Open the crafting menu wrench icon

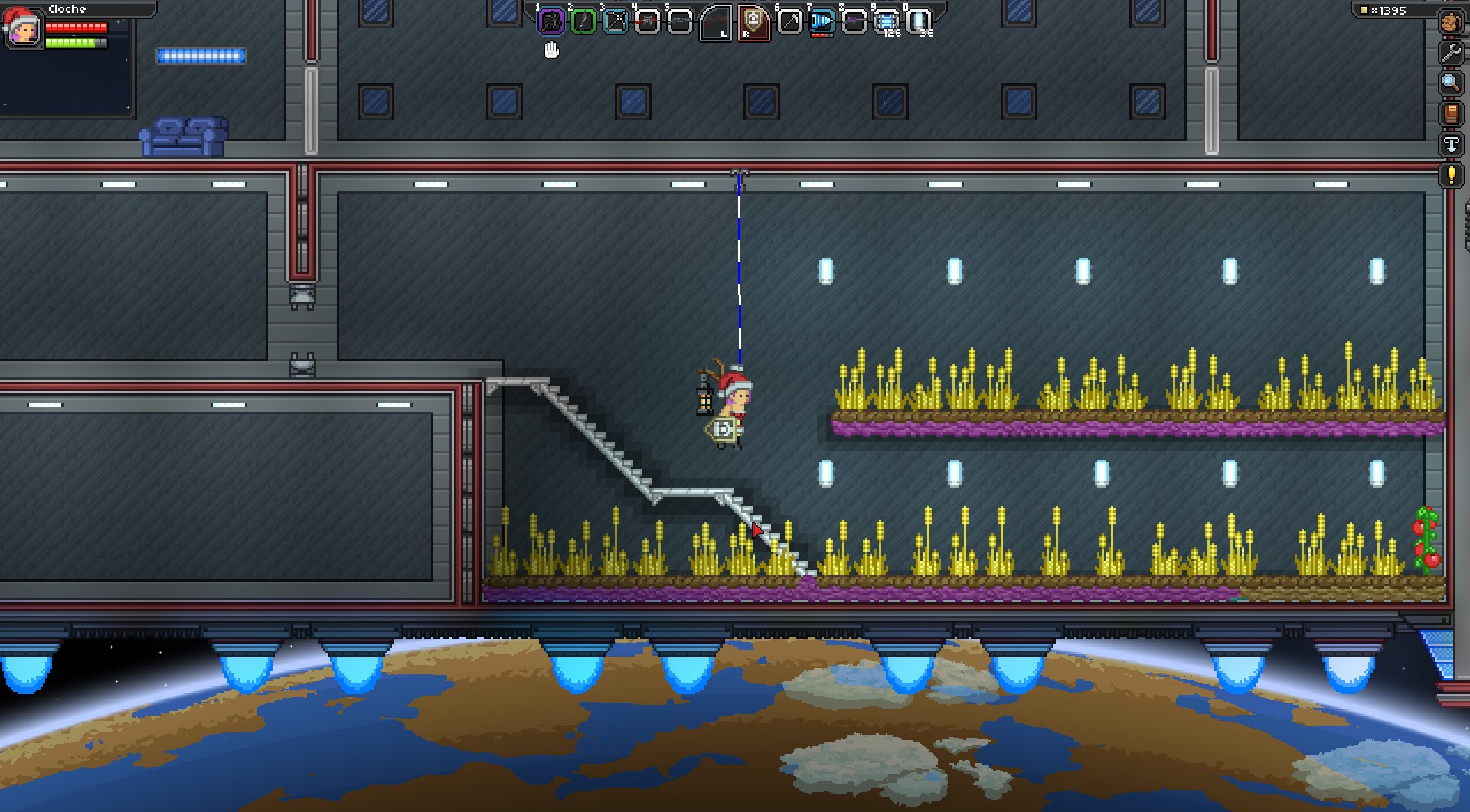click(x=1451, y=53)
